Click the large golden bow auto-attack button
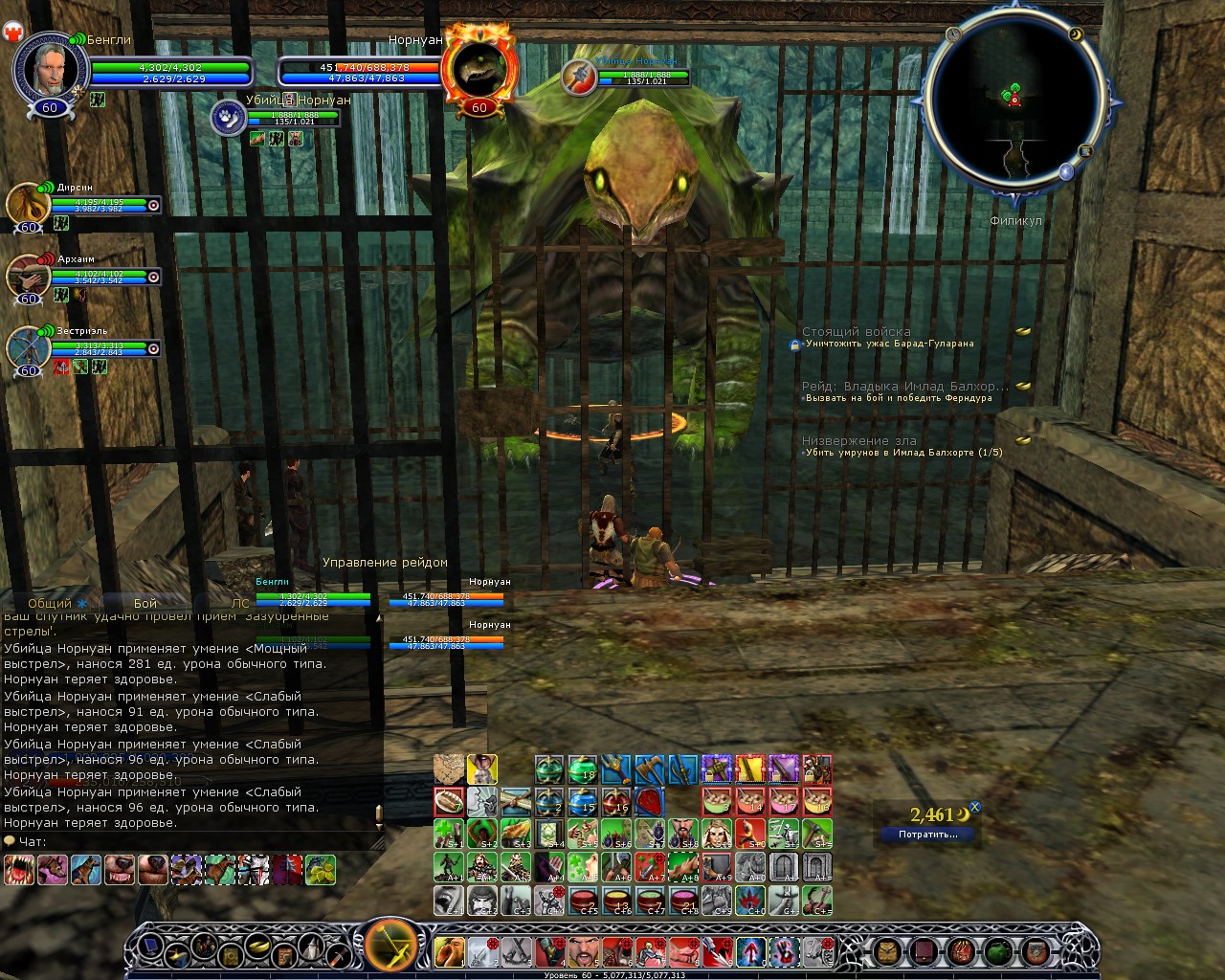The height and width of the screenshot is (980, 1225). (x=391, y=947)
